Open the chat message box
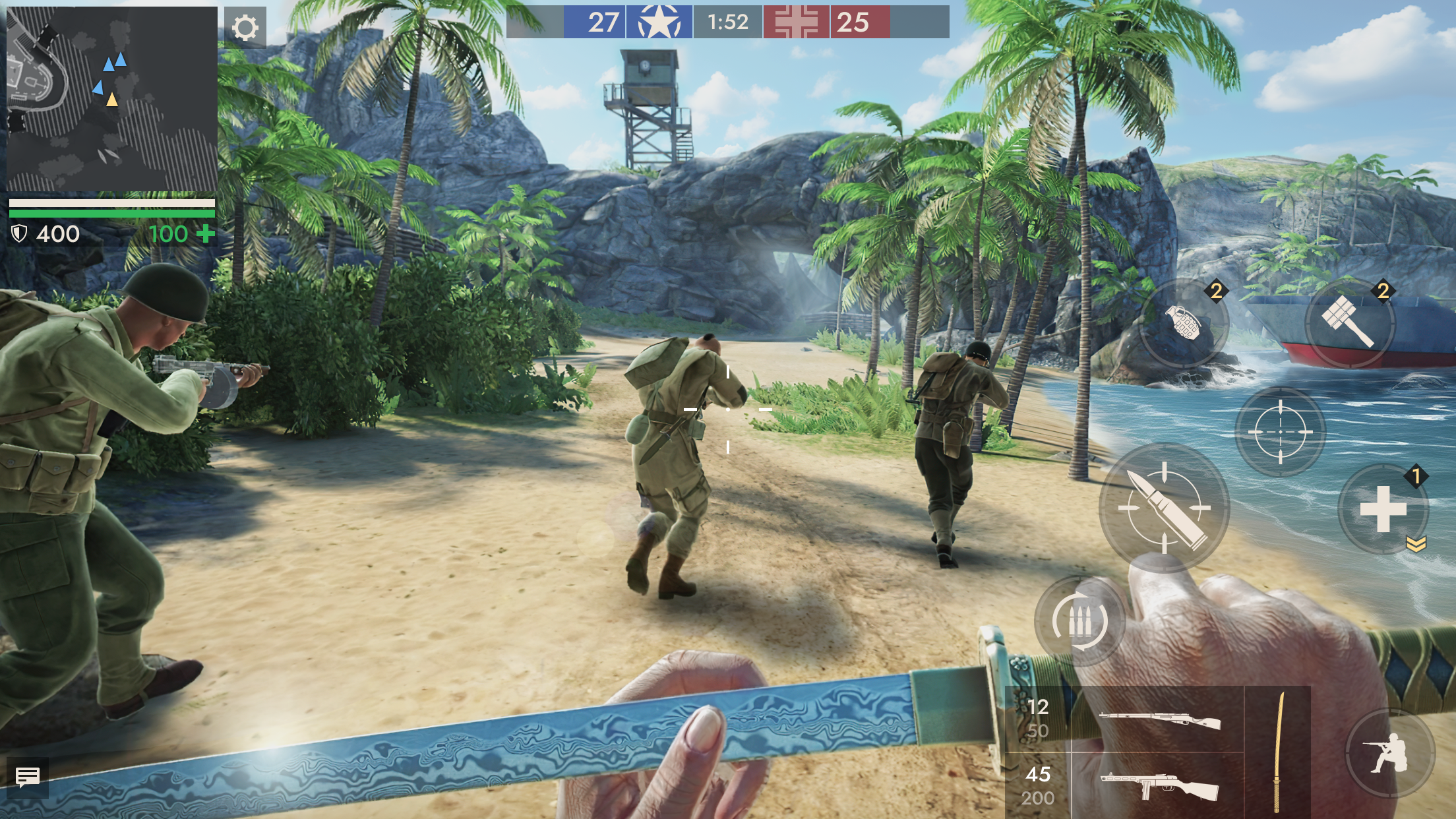The height and width of the screenshot is (819, 1456). pos(27,777)
